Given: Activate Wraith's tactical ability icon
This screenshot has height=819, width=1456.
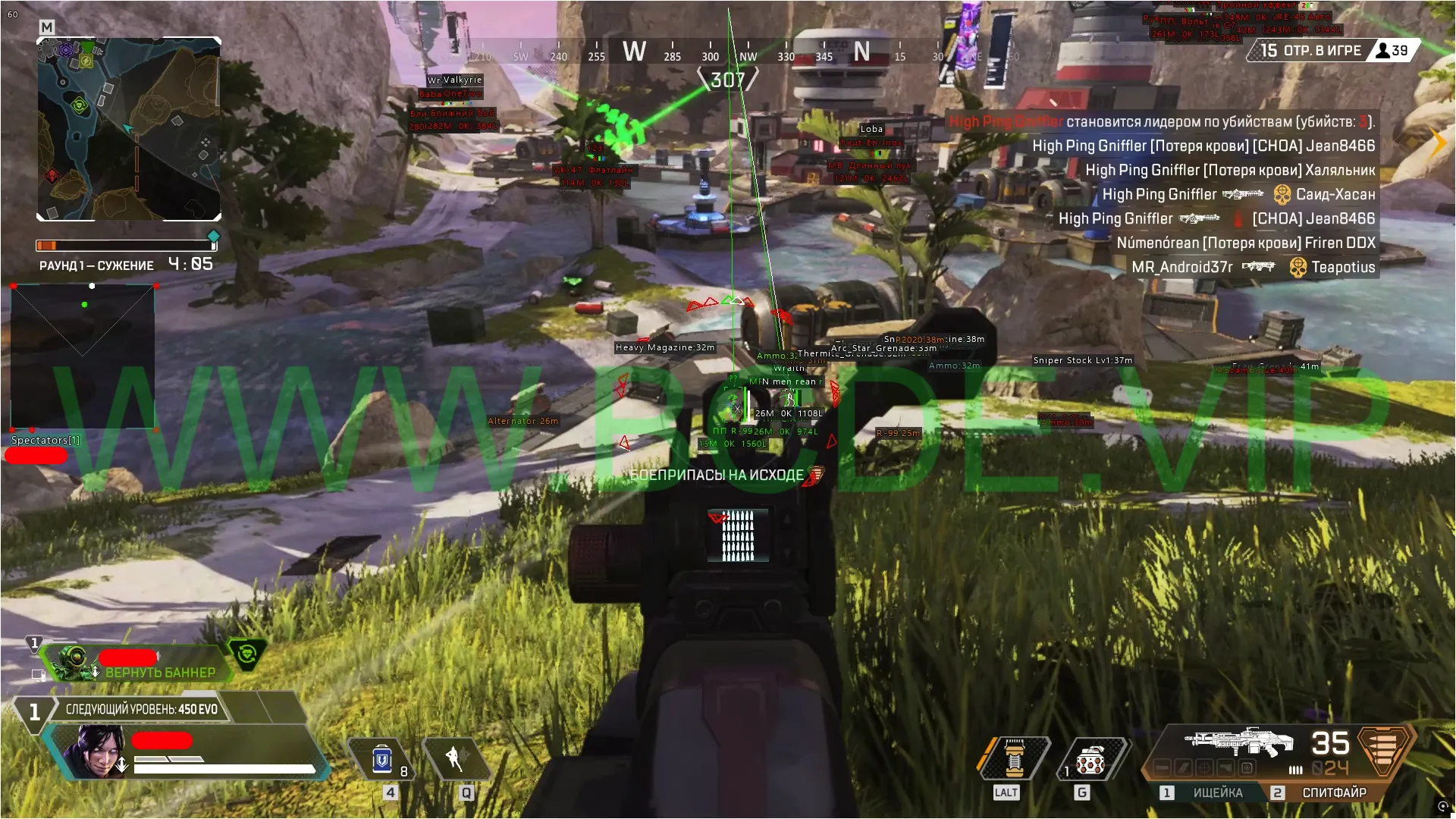Looking at the screenshot, I should 455,758.
